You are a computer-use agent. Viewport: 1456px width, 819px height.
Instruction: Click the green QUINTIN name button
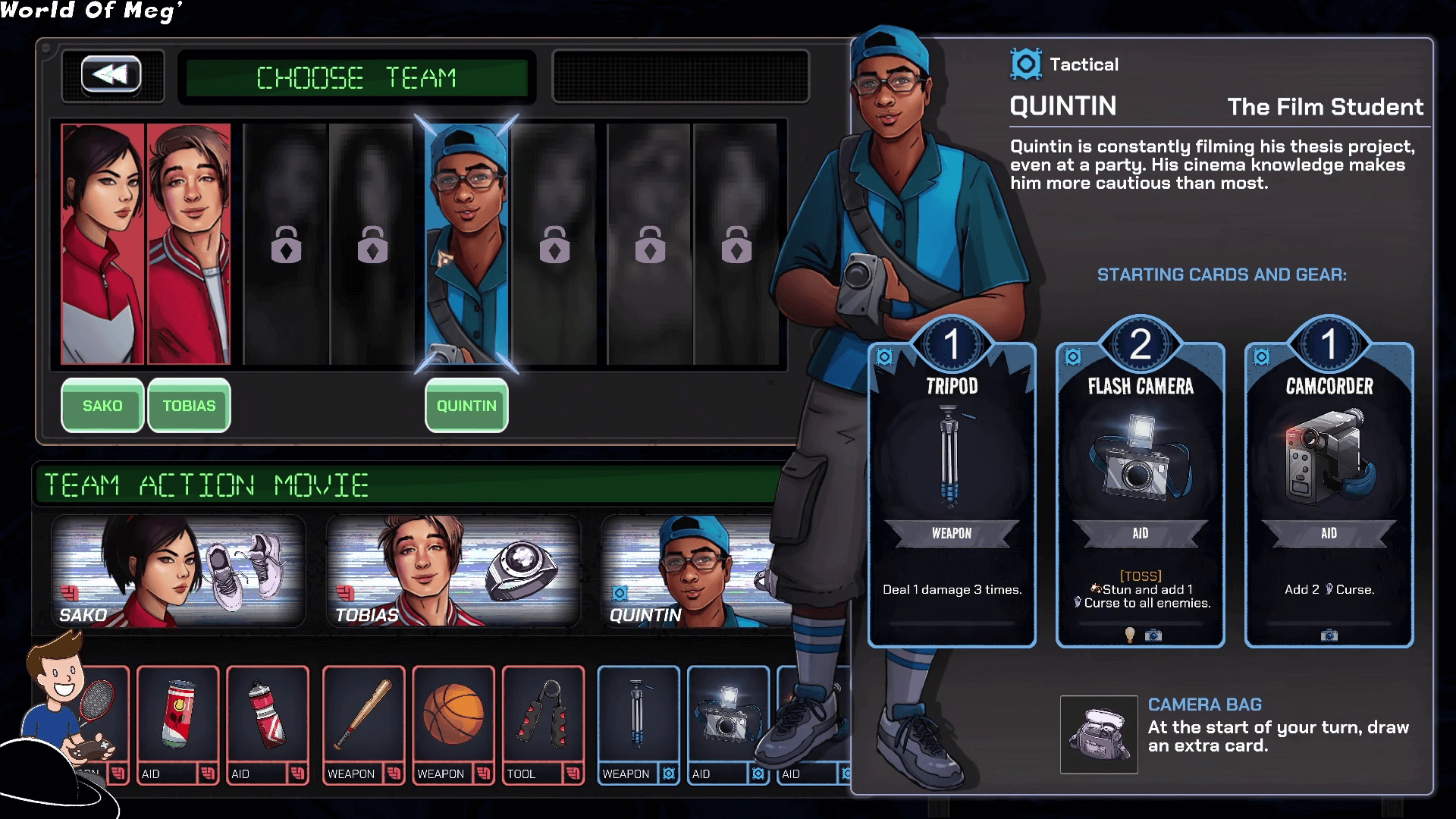point(466,406)
